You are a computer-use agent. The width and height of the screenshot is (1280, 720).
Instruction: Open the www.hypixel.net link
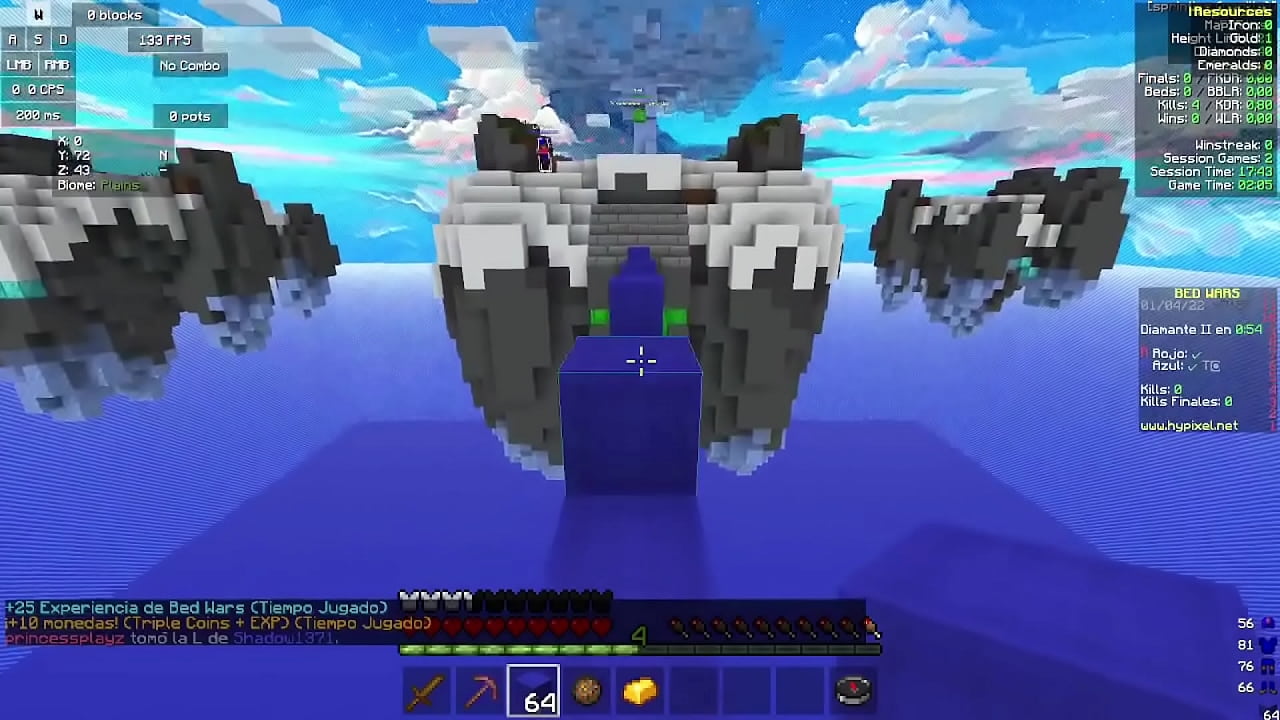[x=1189, y=424]
